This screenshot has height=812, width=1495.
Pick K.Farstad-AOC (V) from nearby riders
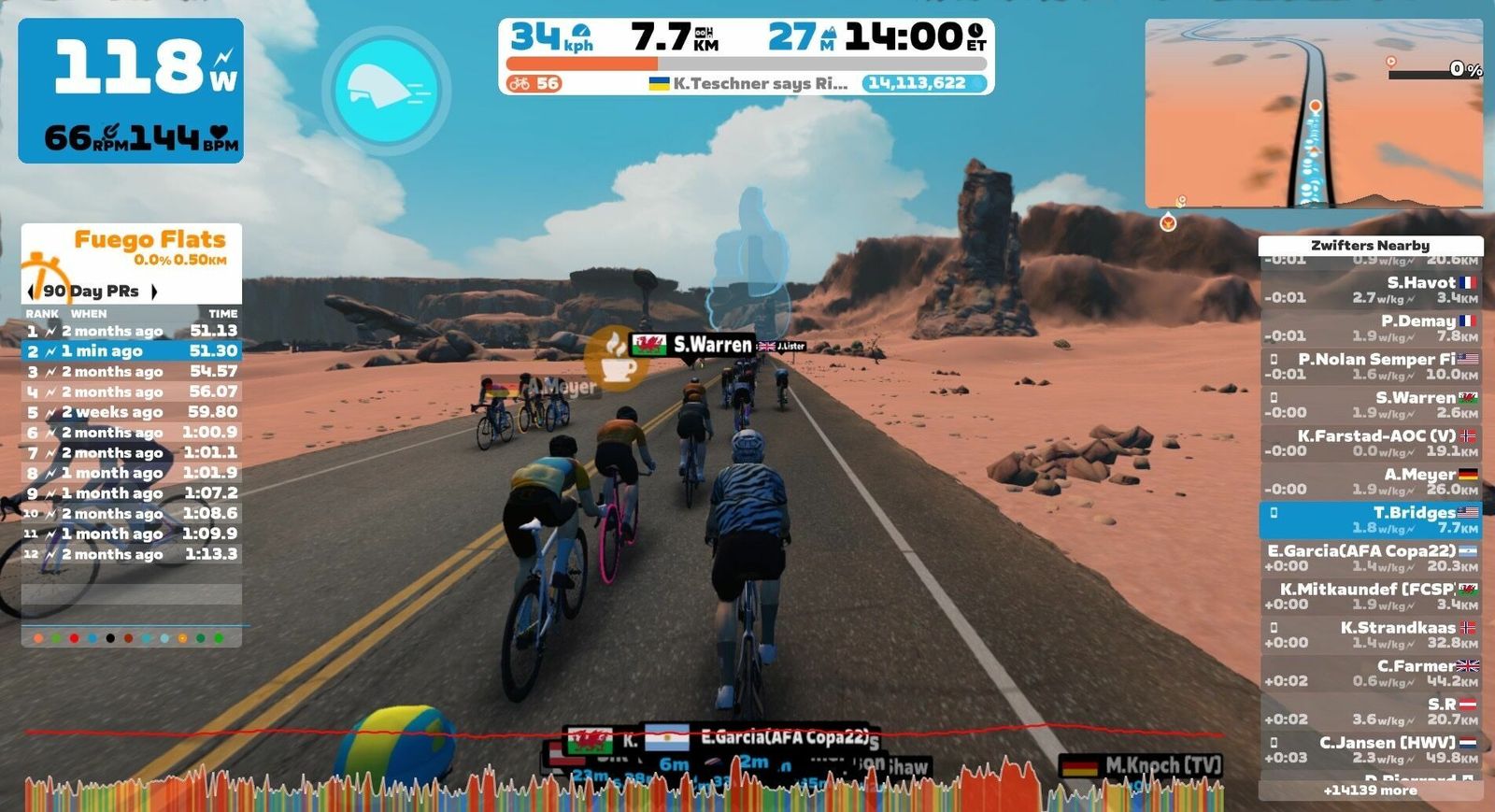tap(1371, 443)
